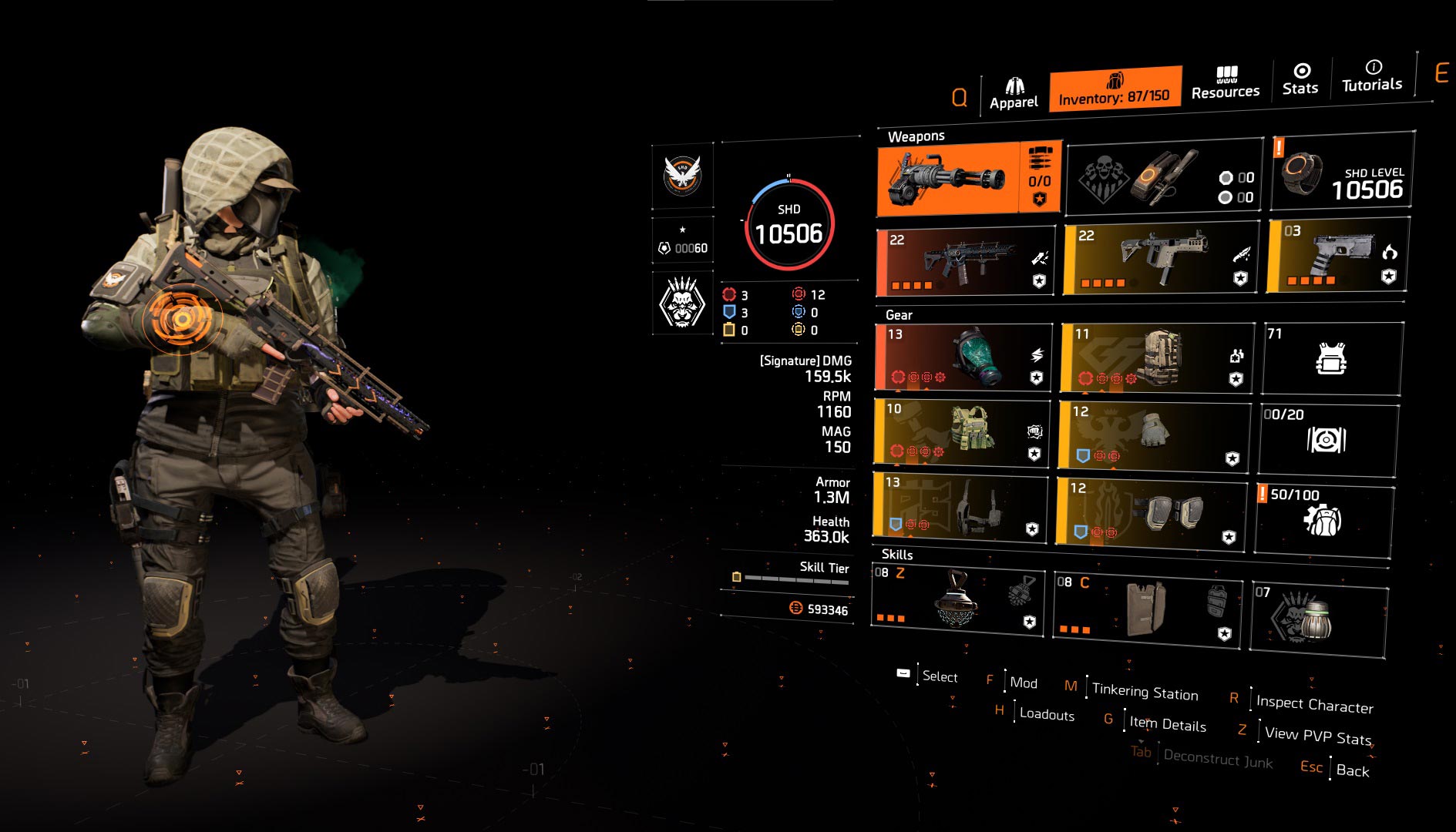Image resolution: width=1456 pixels, height=832 pixels.
Task: Open the armor kit slot showing 71
Action: pos(1331,358)
